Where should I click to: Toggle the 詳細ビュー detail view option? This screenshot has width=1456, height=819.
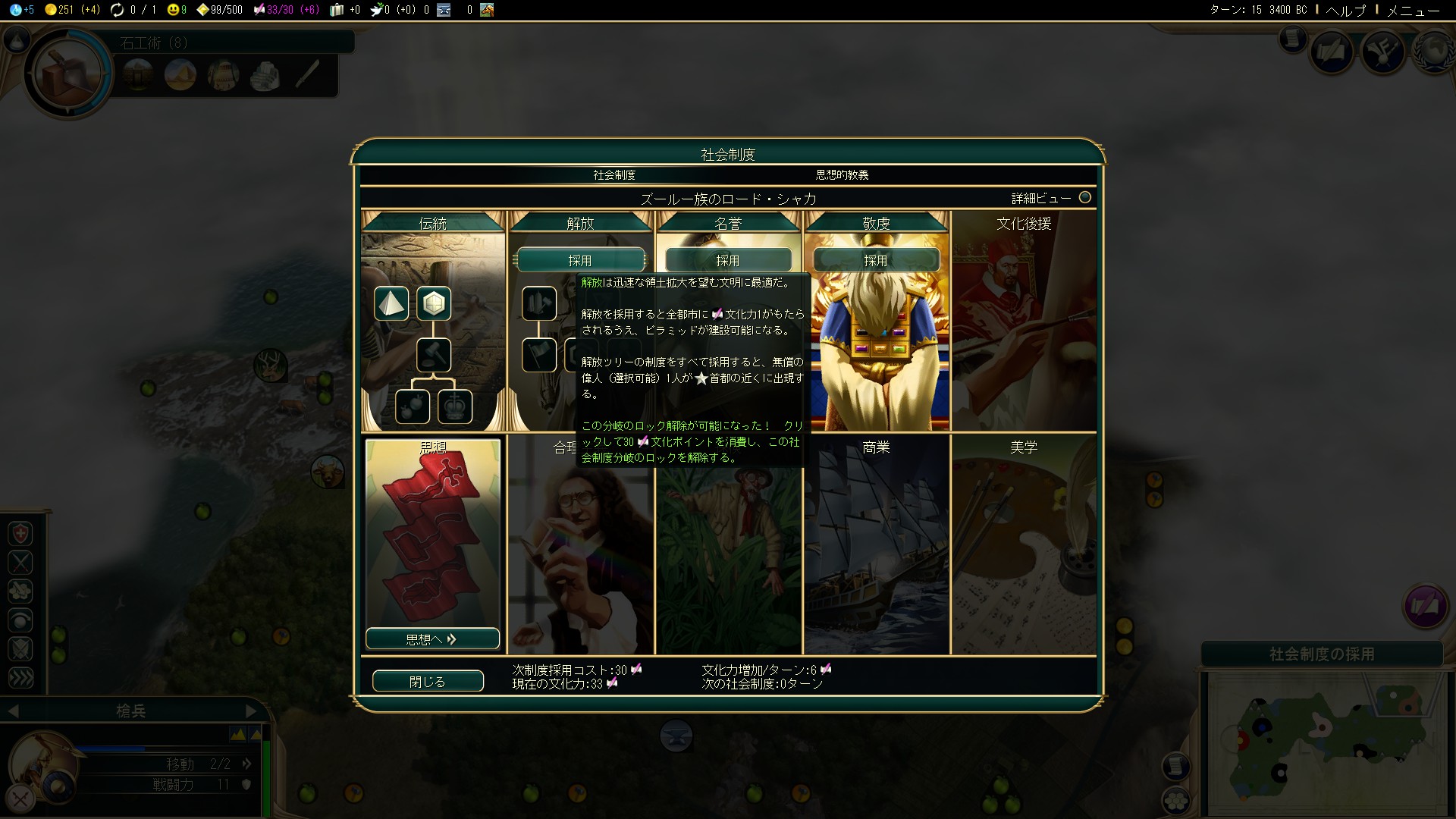tap(1085, 198)
